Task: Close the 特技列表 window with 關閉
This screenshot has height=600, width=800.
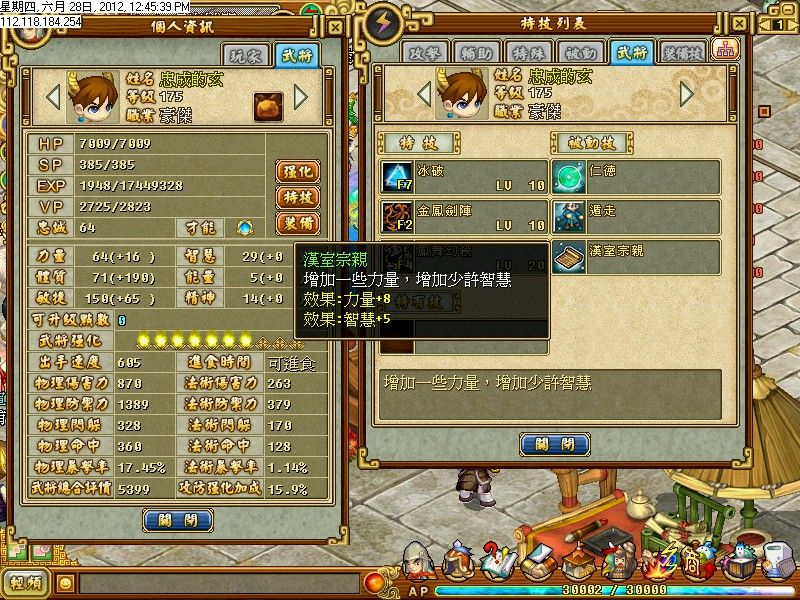Action: 554,444
